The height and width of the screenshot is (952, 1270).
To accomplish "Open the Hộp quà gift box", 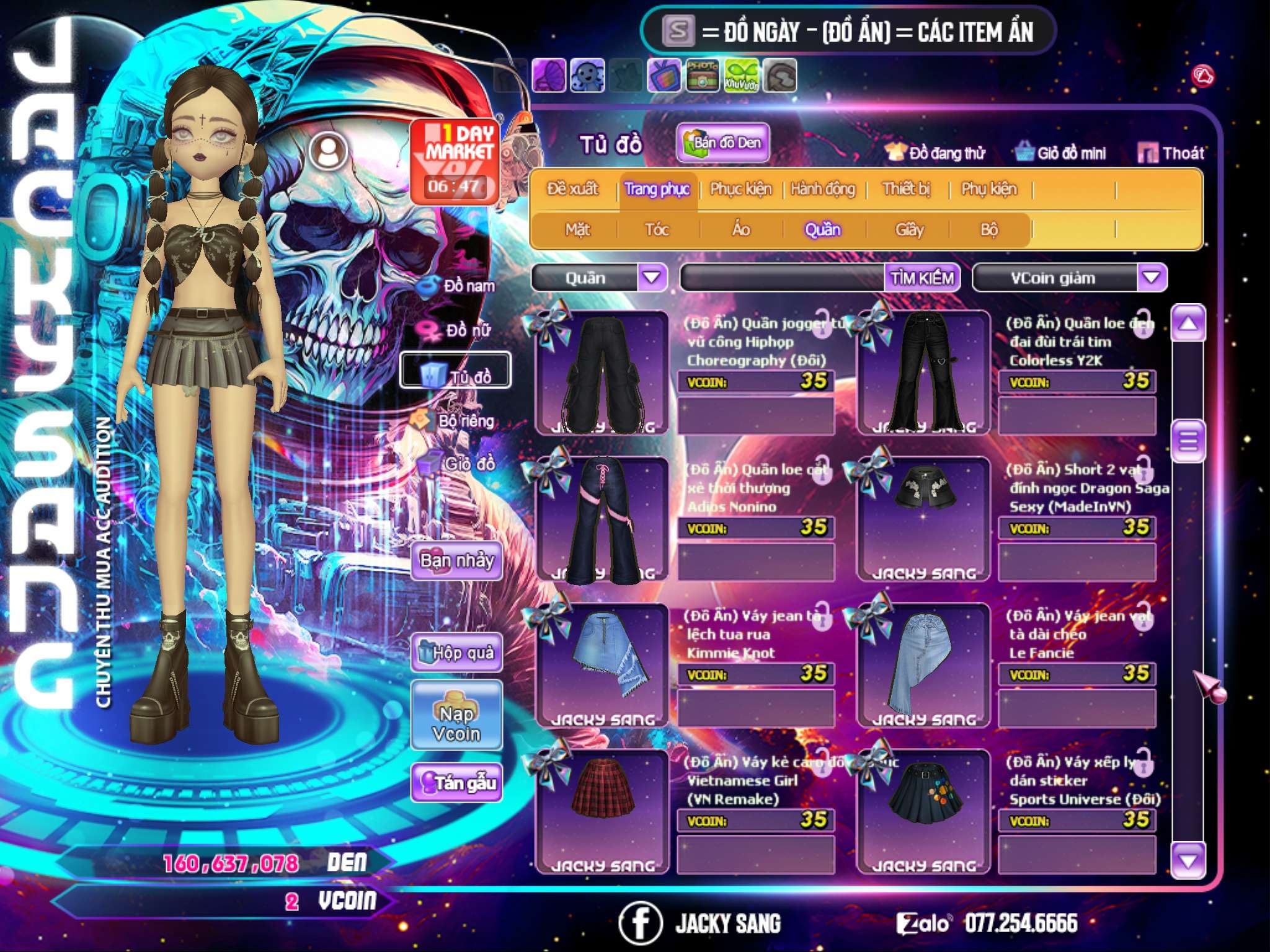I will click(457, 653).
